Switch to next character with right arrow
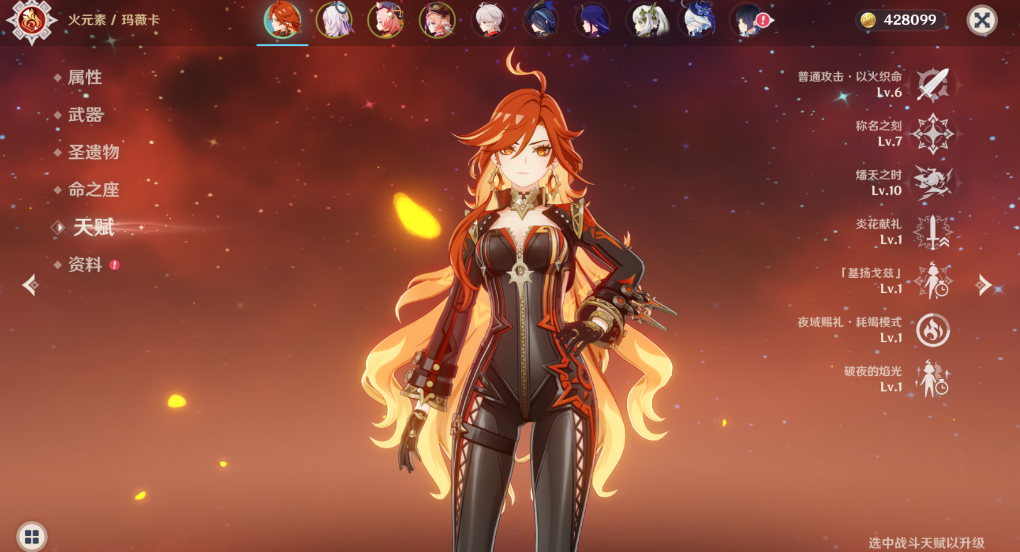The width and height of the screenshot is (1020, 552). click(985, 285)
